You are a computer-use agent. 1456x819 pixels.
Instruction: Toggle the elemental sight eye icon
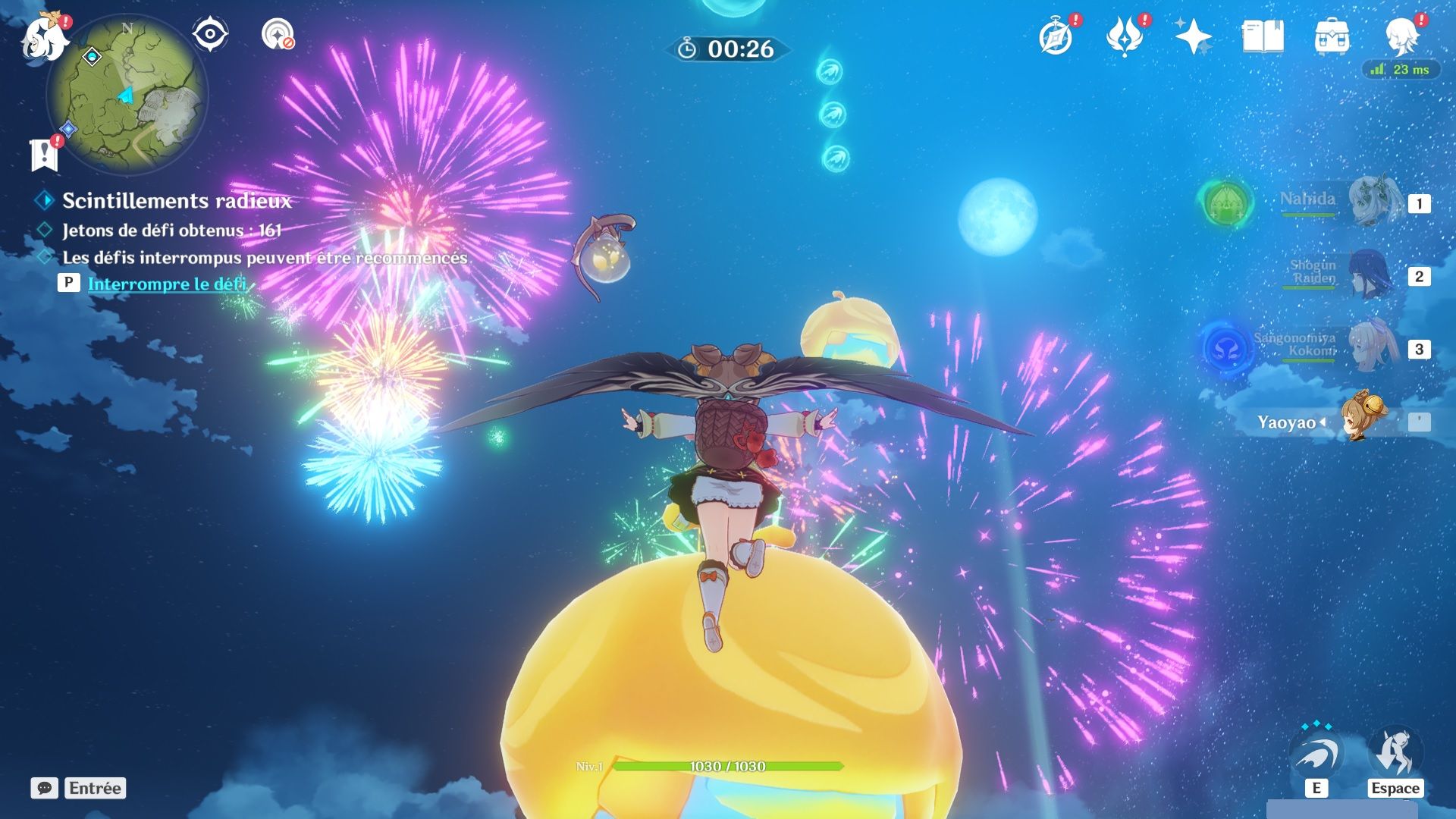[209, 35]
